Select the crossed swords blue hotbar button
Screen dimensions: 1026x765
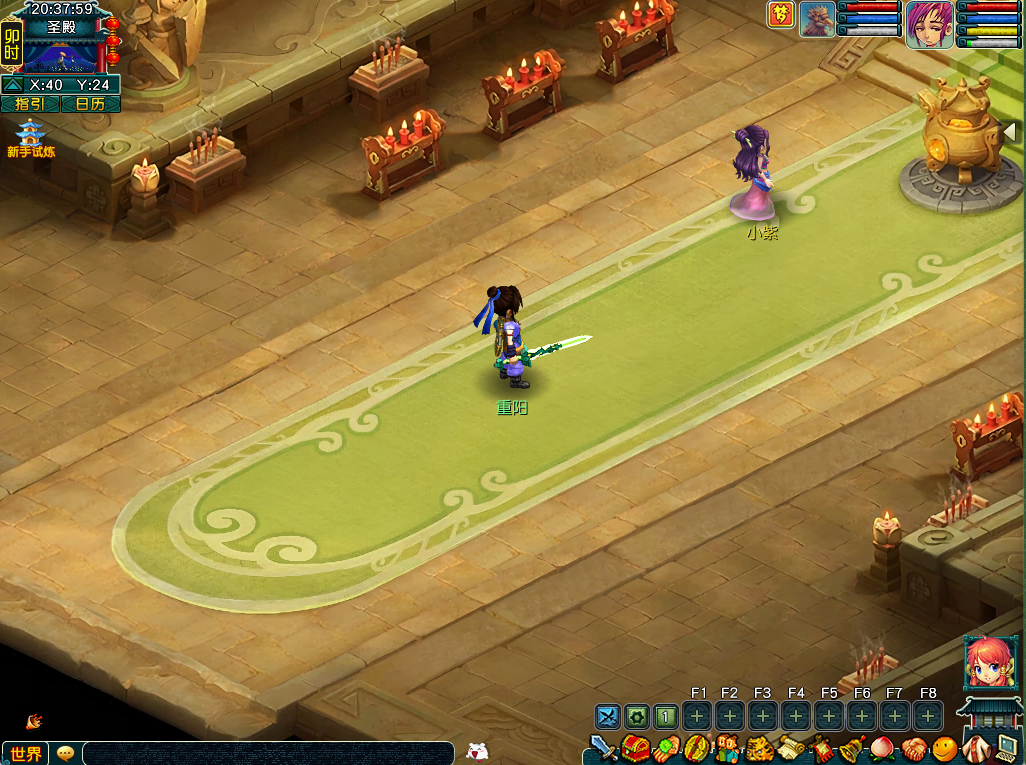click(x=608, y=716)
